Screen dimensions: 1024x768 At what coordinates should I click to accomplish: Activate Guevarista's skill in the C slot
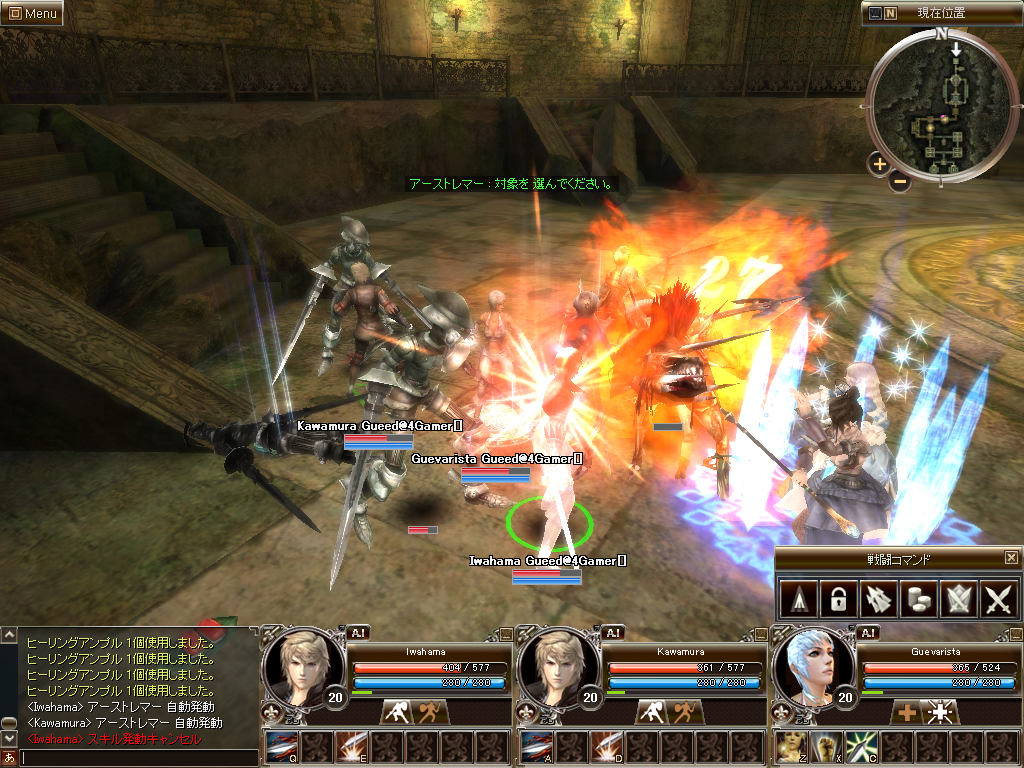(x=861, y=747)
